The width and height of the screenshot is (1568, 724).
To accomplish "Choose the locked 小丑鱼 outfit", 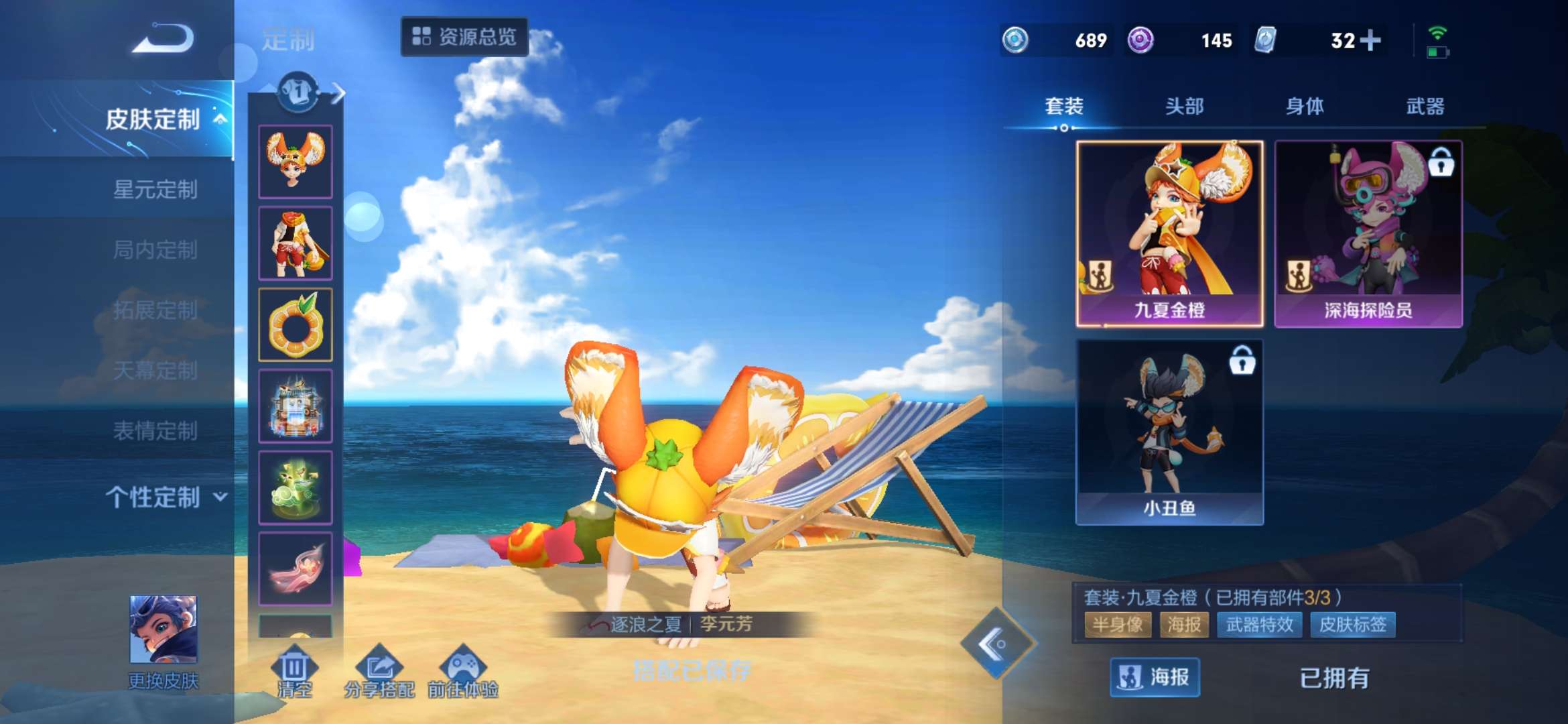I will [1169, 432].
